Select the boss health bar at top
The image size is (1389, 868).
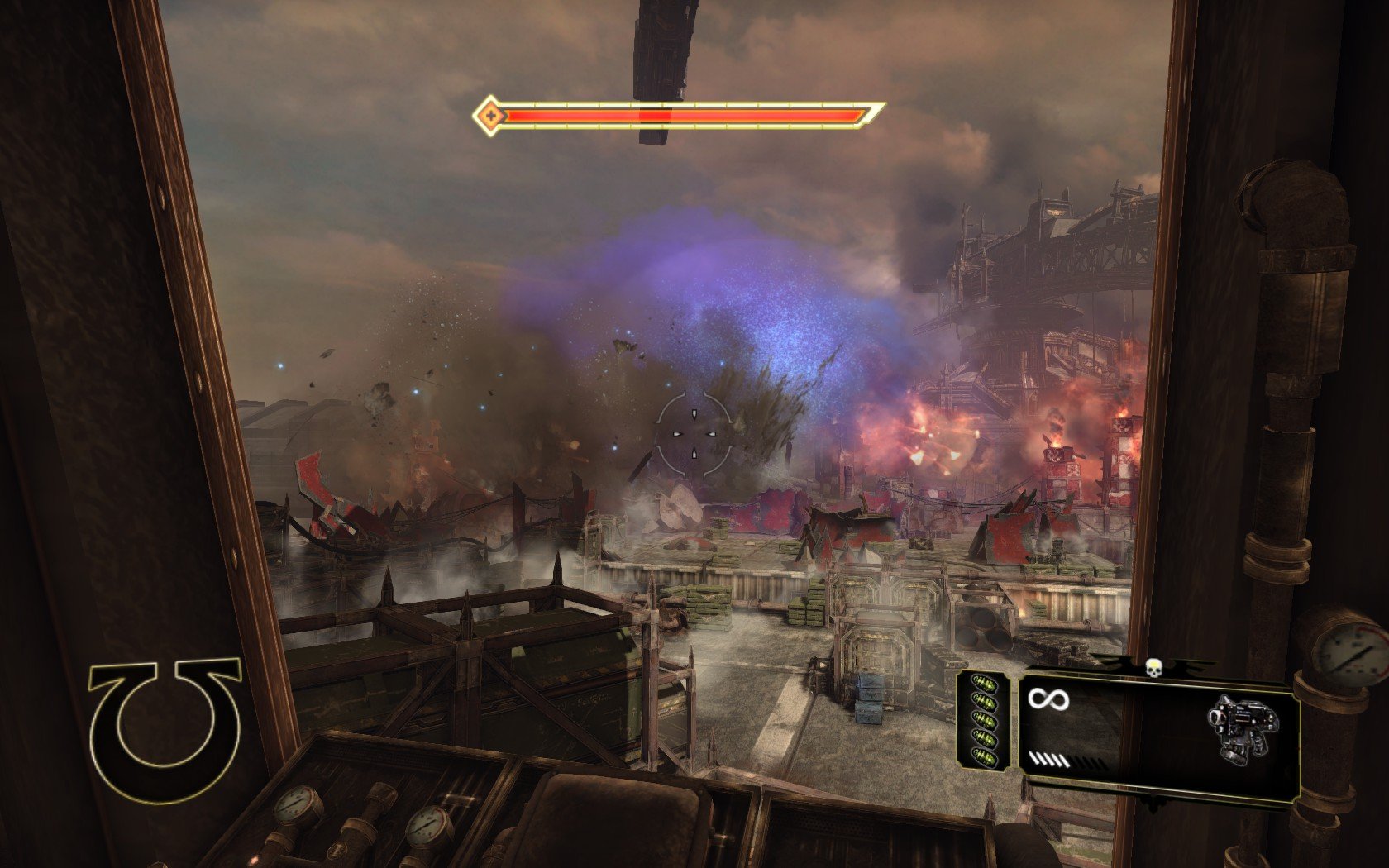click(x=678, y=116)
